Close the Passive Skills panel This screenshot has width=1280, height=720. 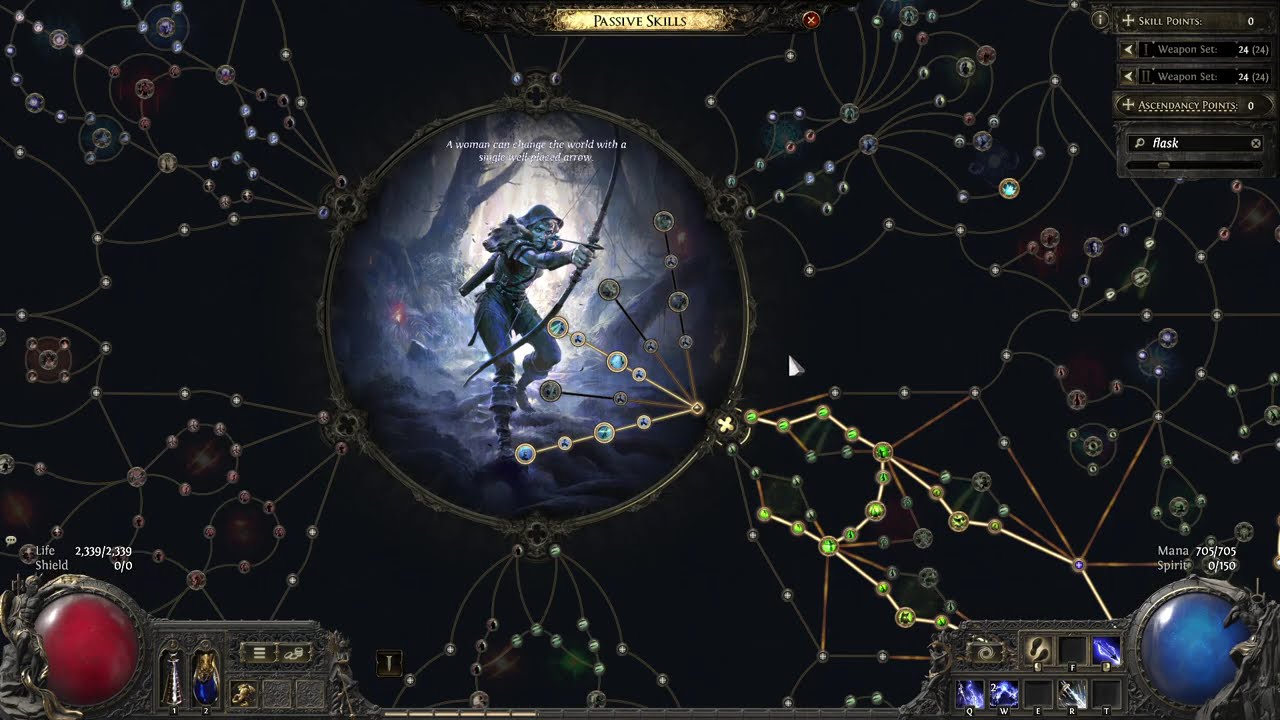click(x=811, y=20)
